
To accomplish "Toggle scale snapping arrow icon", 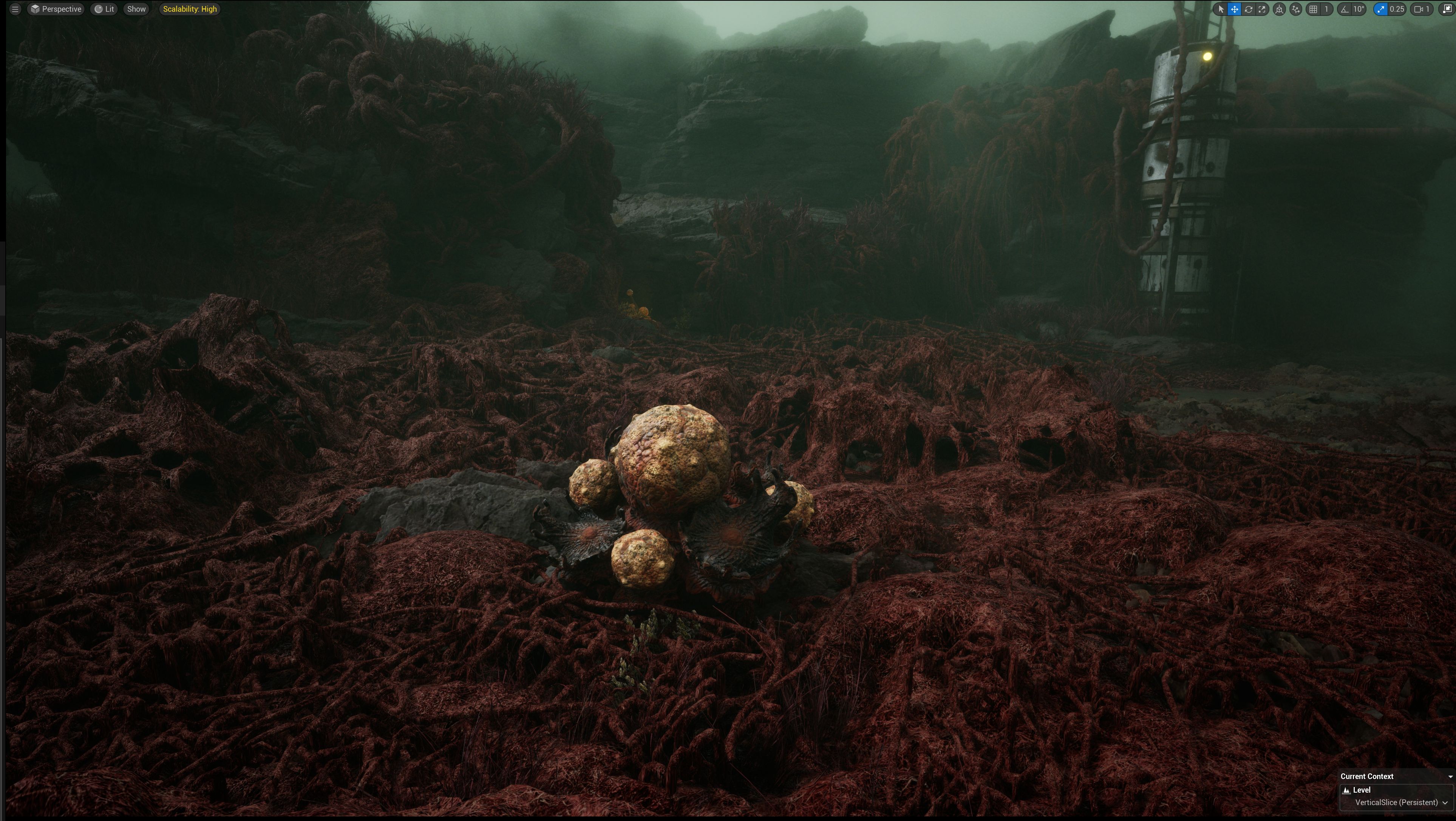I will [1381, 9].
